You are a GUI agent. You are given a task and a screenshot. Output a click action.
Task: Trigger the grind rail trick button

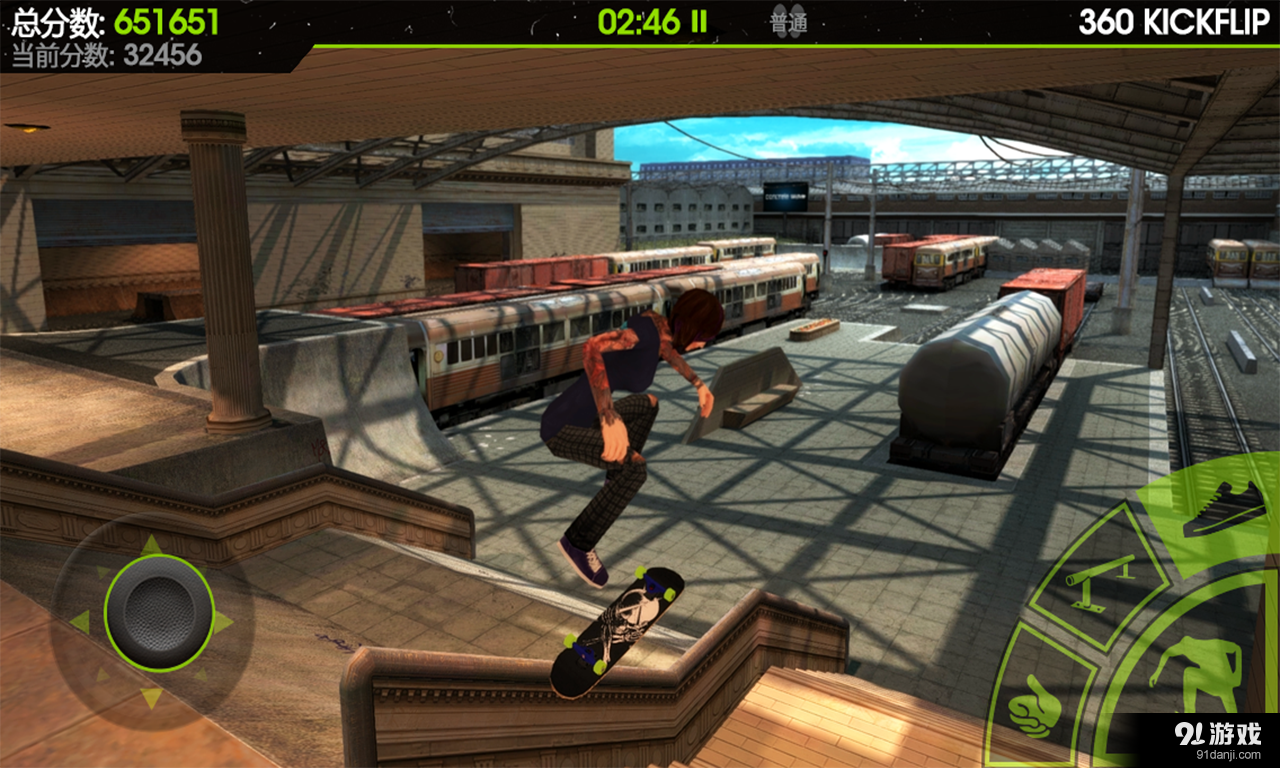coord(1100,581)
